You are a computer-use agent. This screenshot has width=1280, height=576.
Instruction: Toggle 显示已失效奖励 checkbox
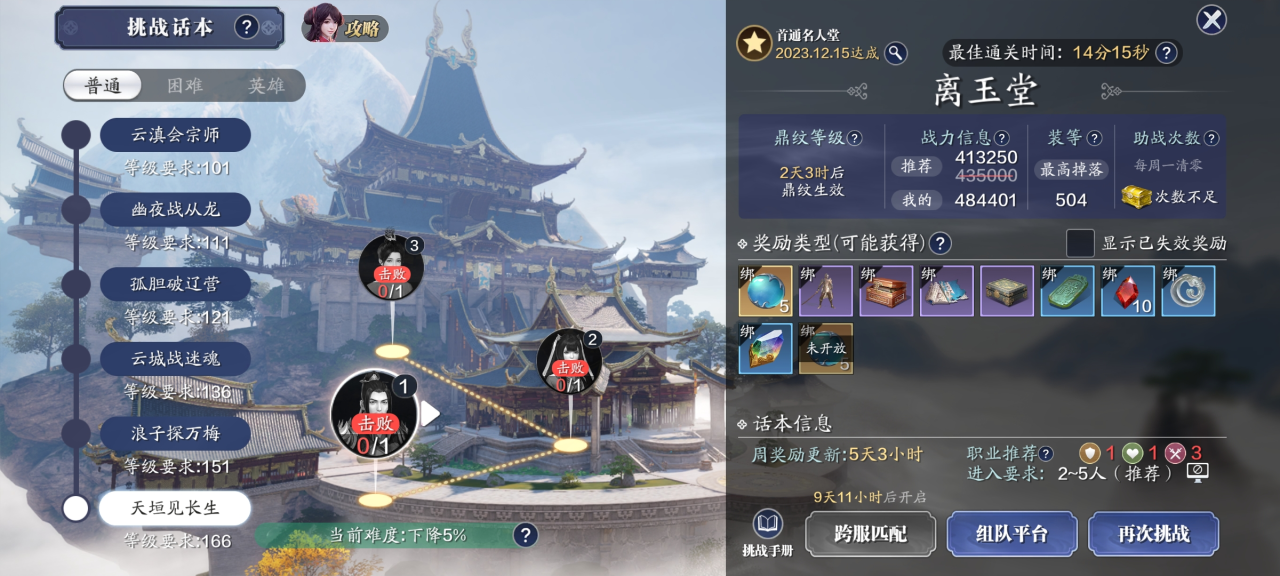pos(1080,243)
